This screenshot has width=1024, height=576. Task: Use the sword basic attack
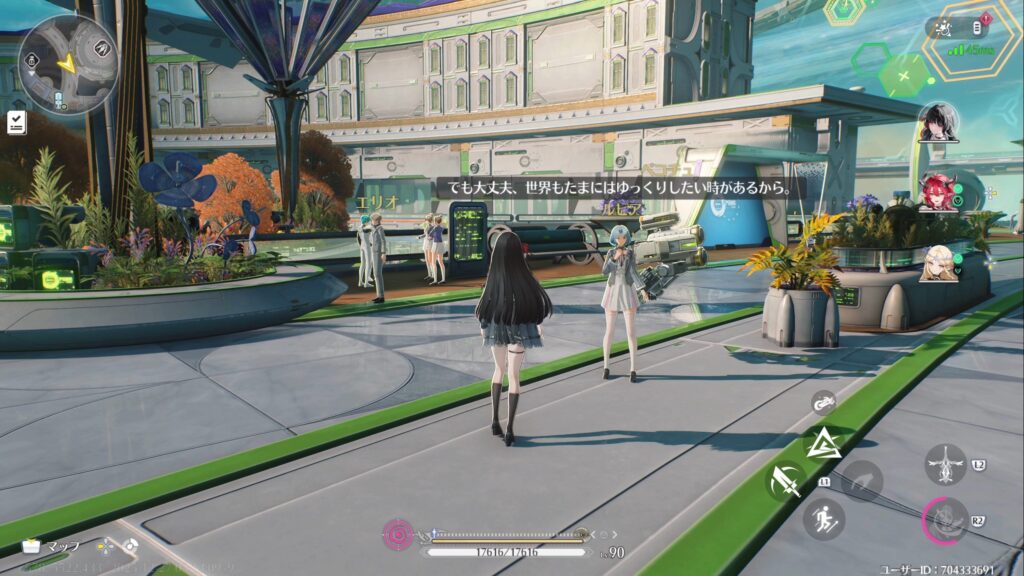click(x=786, y=482)
